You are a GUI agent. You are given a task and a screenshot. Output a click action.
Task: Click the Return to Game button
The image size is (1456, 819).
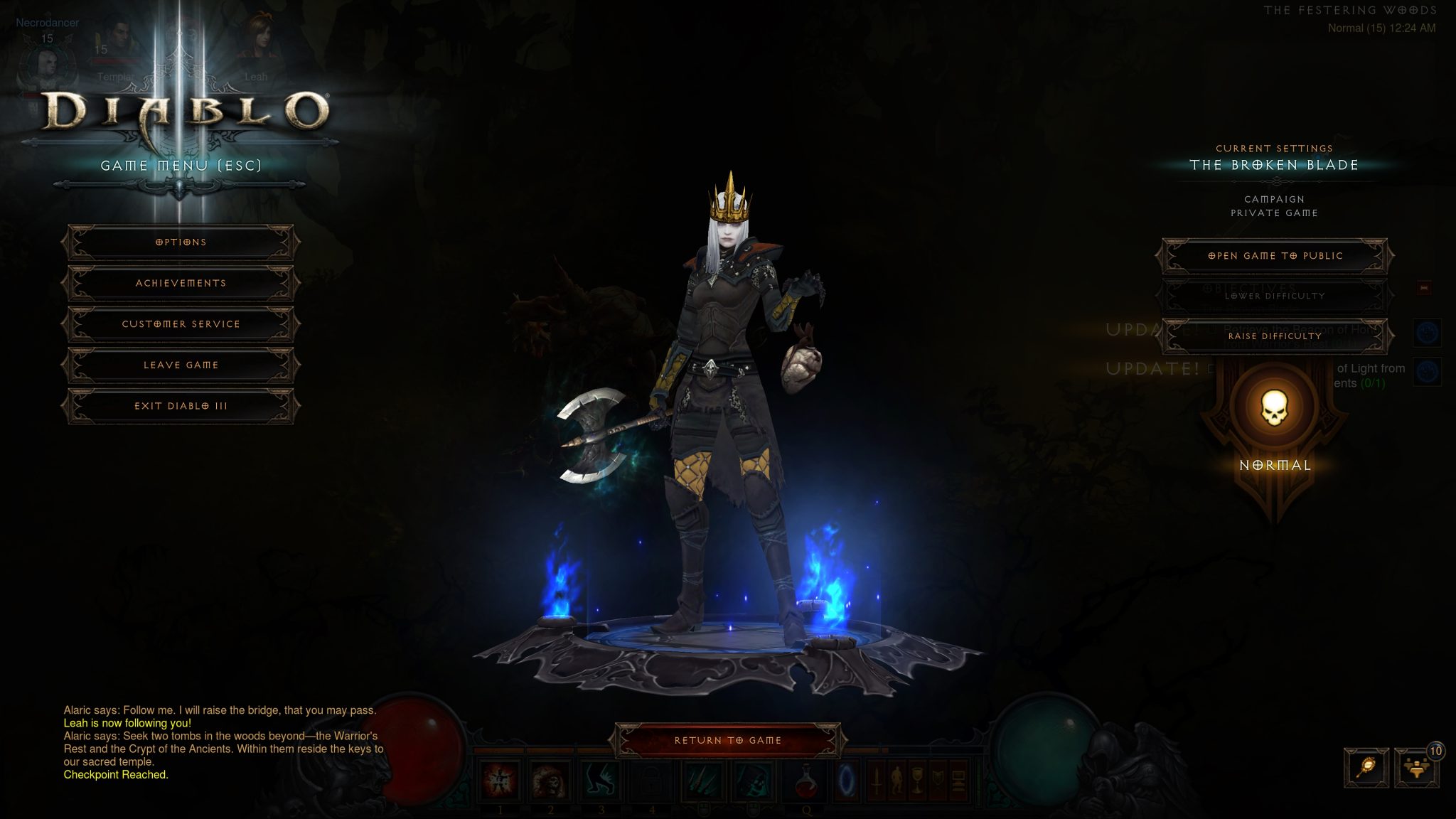727,739
